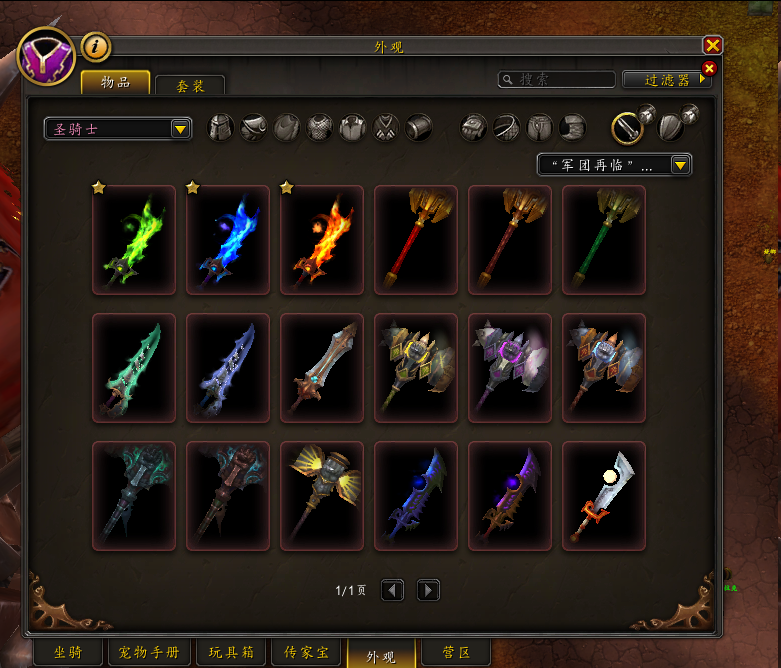781x668 pixels.
Task: Select the red-handled golden hammer appearance
Action: click(x=416, y=241)
